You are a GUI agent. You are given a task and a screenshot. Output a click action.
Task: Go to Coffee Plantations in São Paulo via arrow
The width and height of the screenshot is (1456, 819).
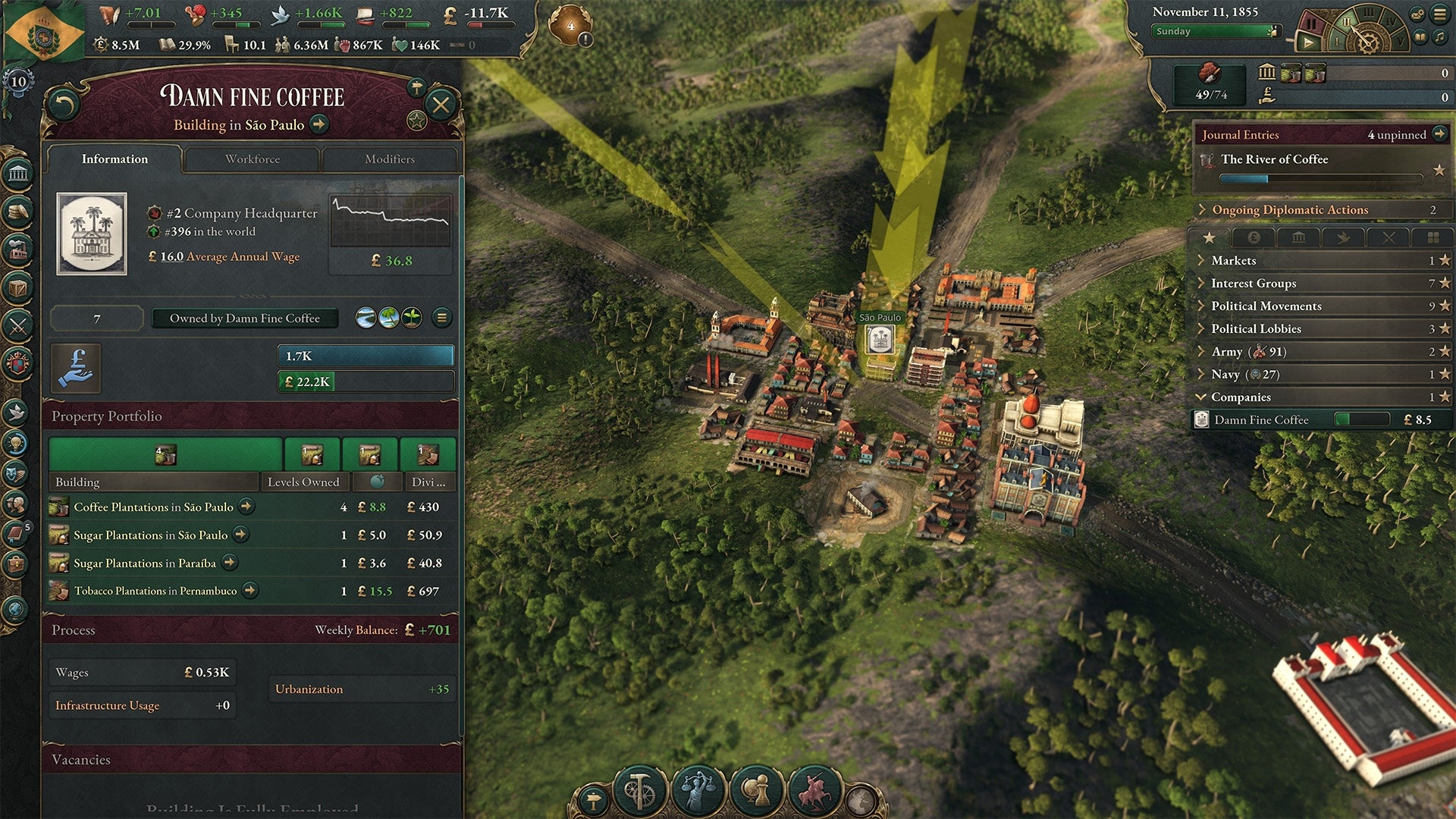click(x=246, y=507)
